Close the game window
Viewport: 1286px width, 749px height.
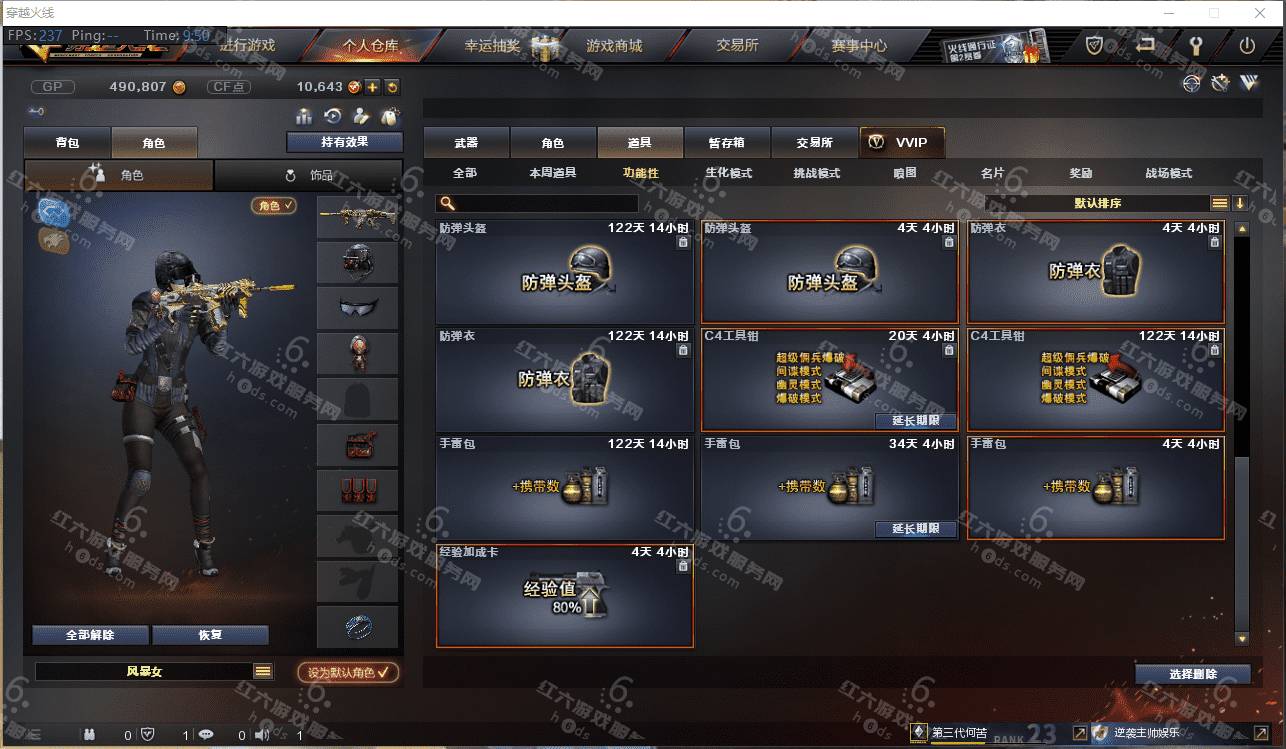tap(1260, 13)
